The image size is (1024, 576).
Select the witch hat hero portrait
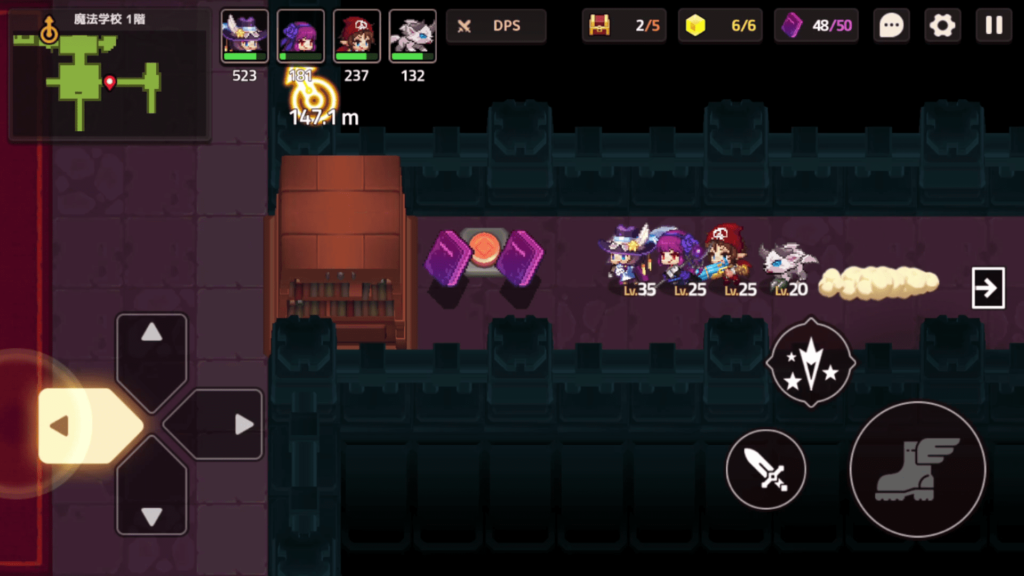[x=244, y=37]
